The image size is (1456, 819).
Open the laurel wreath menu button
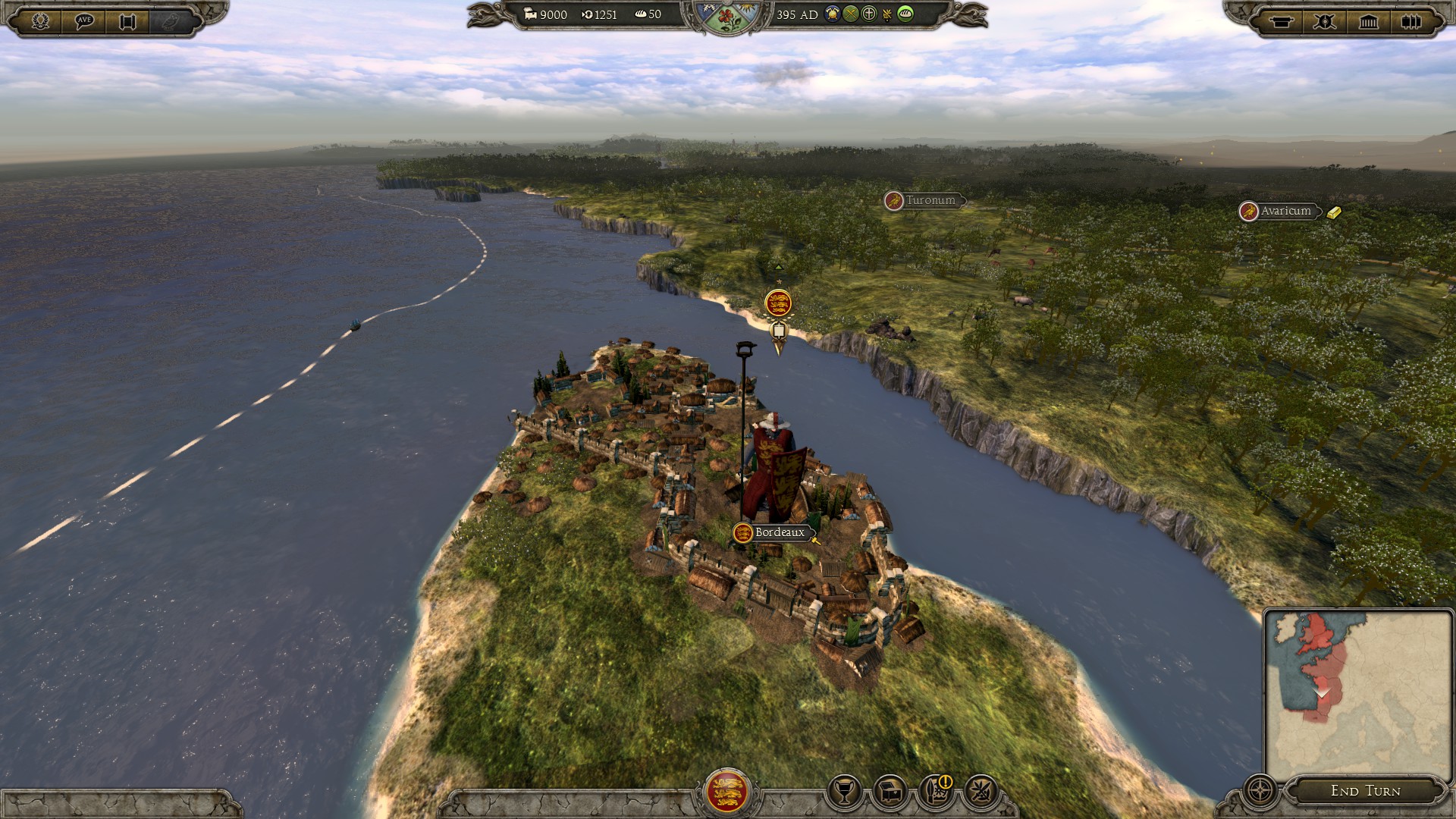pos(41,20)
